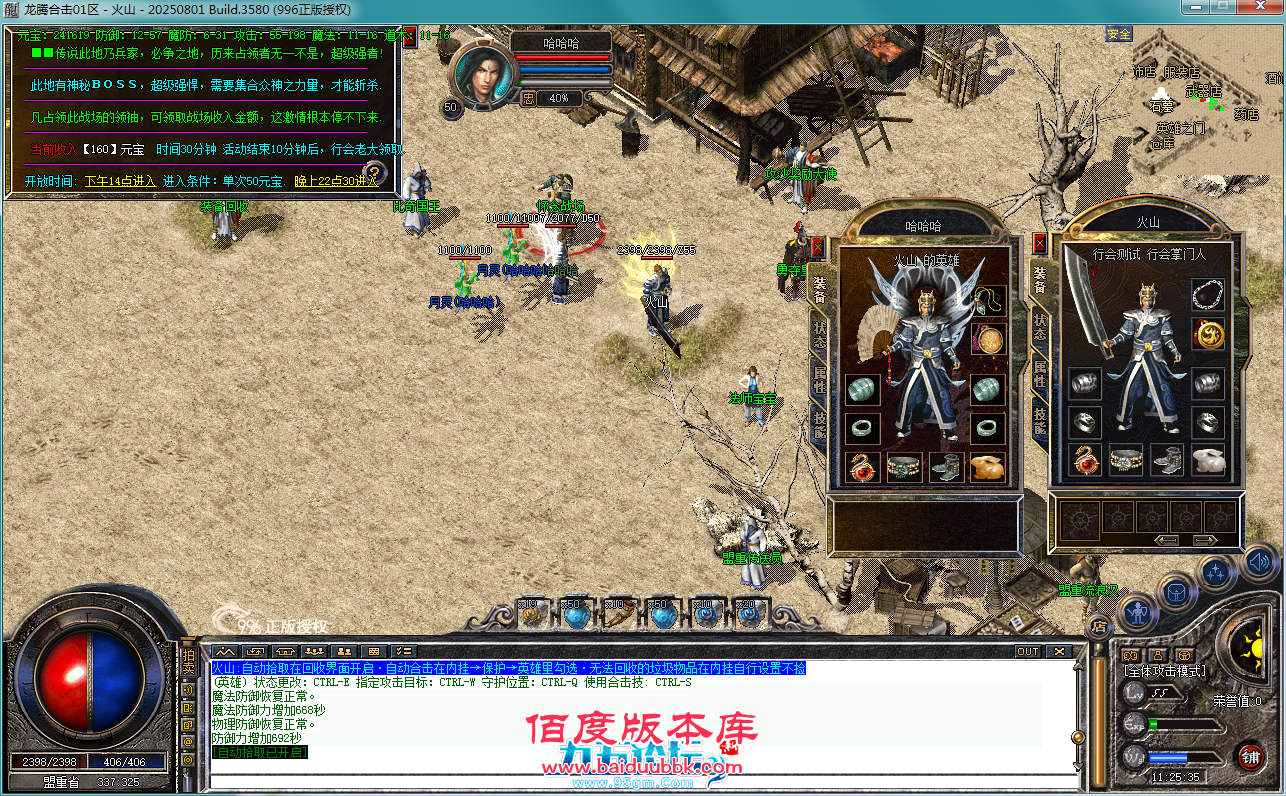Click the group-of-people icon in the chat toolbar
The width and height of the screenshot is (1286, 796).
313,650
